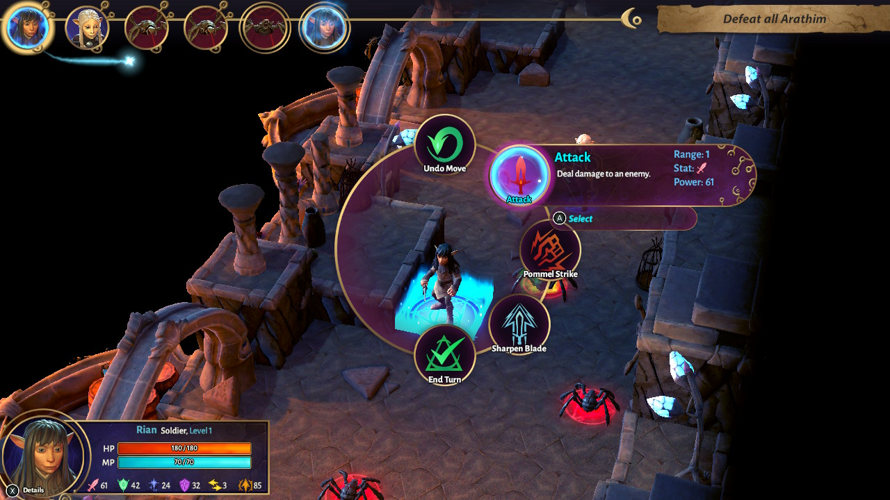
Task: Select the Attack action
Action: (x=519, y=176)
